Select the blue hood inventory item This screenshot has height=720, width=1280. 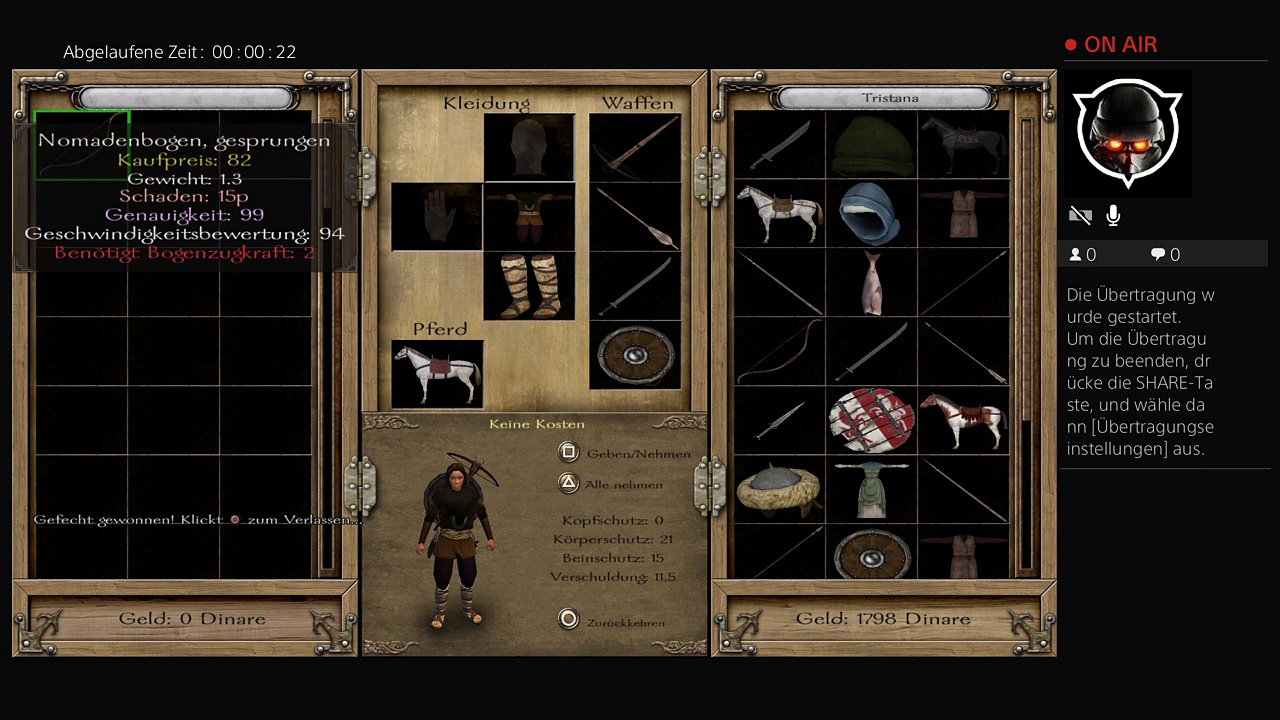coord(871,213)
